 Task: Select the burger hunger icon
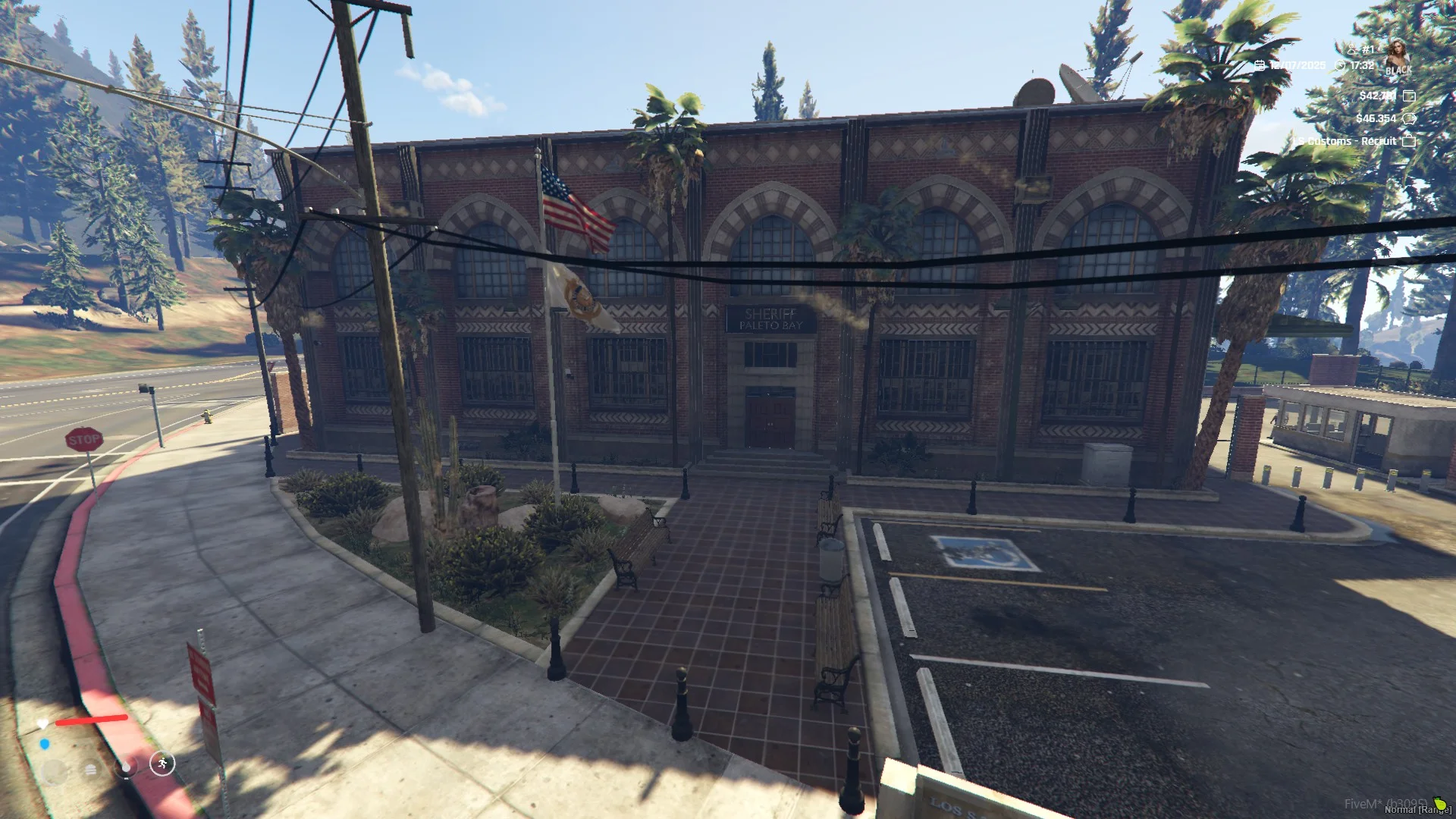90,770
